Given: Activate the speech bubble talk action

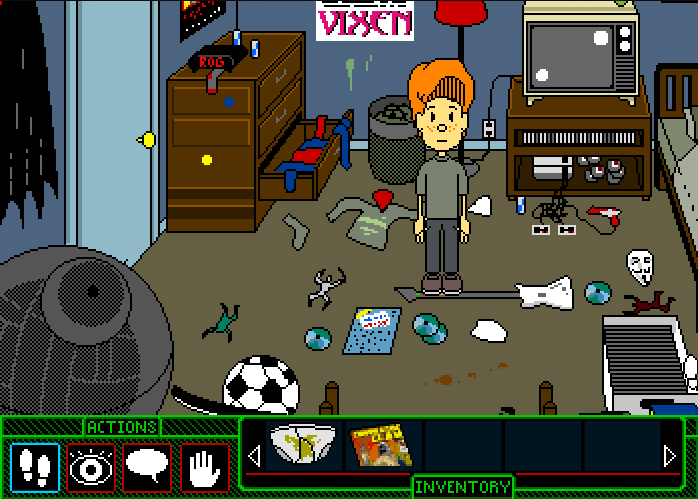Looking at the screenshot, I should click(x=147, y=467).
